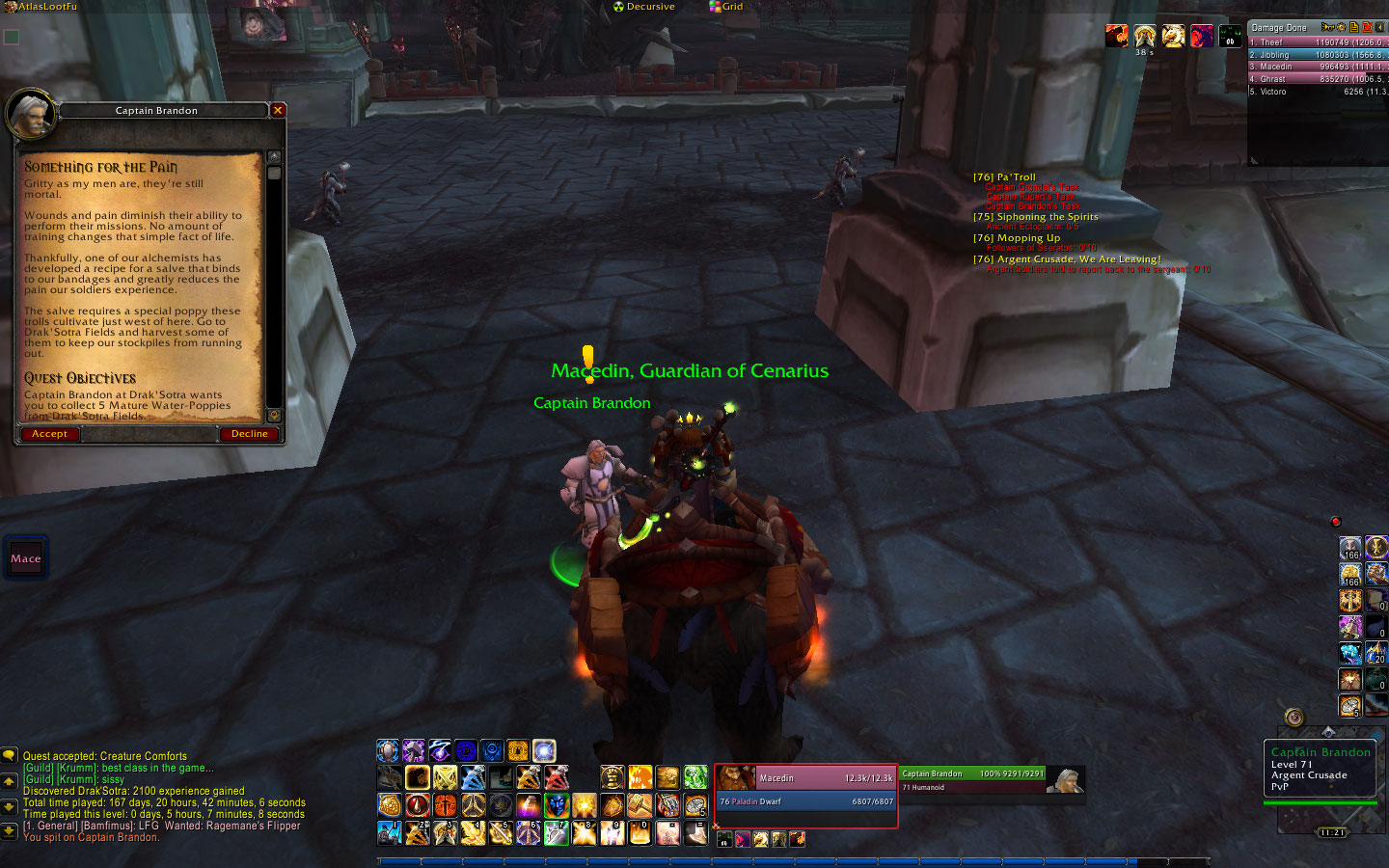Click the damage meter reset icon
Image resolution: width=1389 pixels, height=868 pixels.
[1367, 27]
